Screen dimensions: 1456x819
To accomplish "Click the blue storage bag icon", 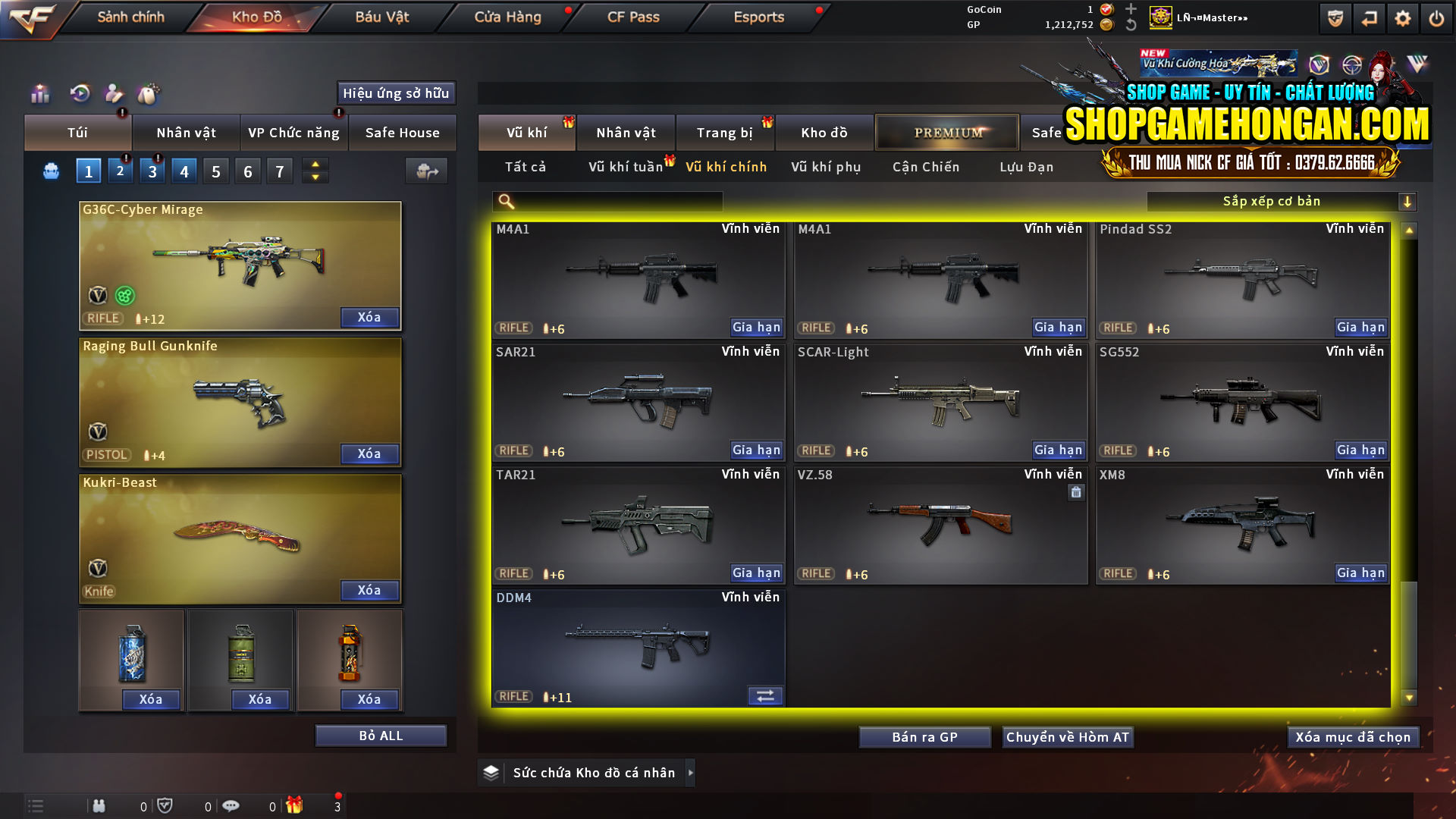I will [x=50, y=171].
